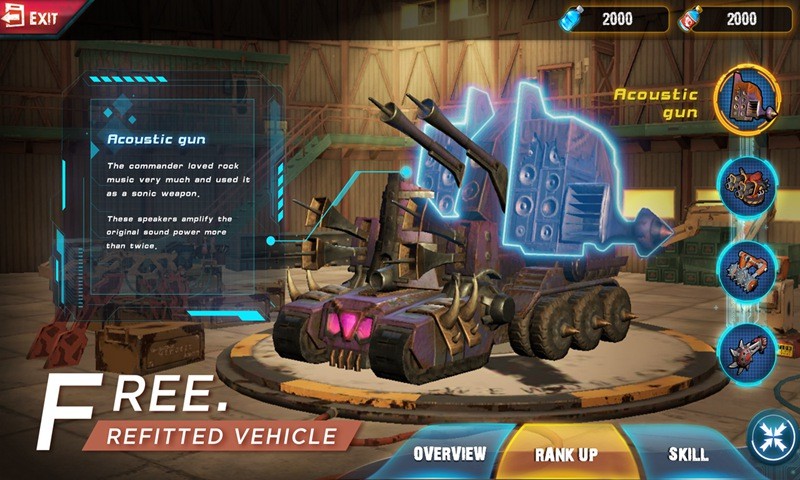Switch to the Overview tab
800x480 pixels.
(x=450, y=454)
